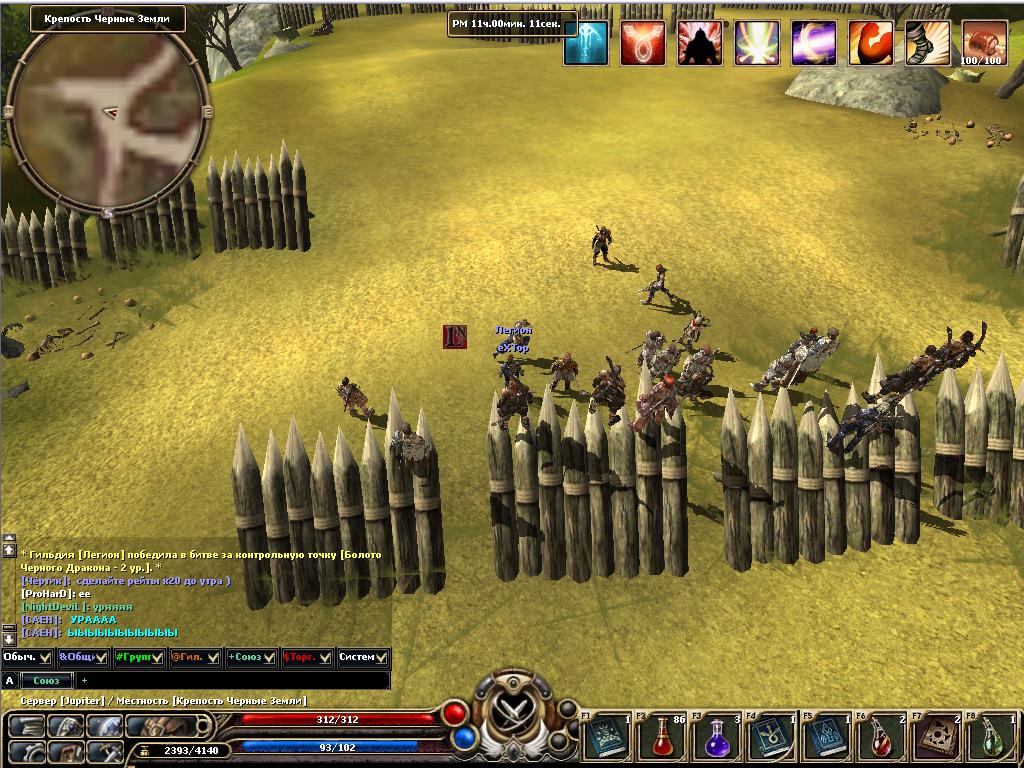1024x768 pixels.
Task: Select the winged boot buff icon
Action: coord(927,43)
